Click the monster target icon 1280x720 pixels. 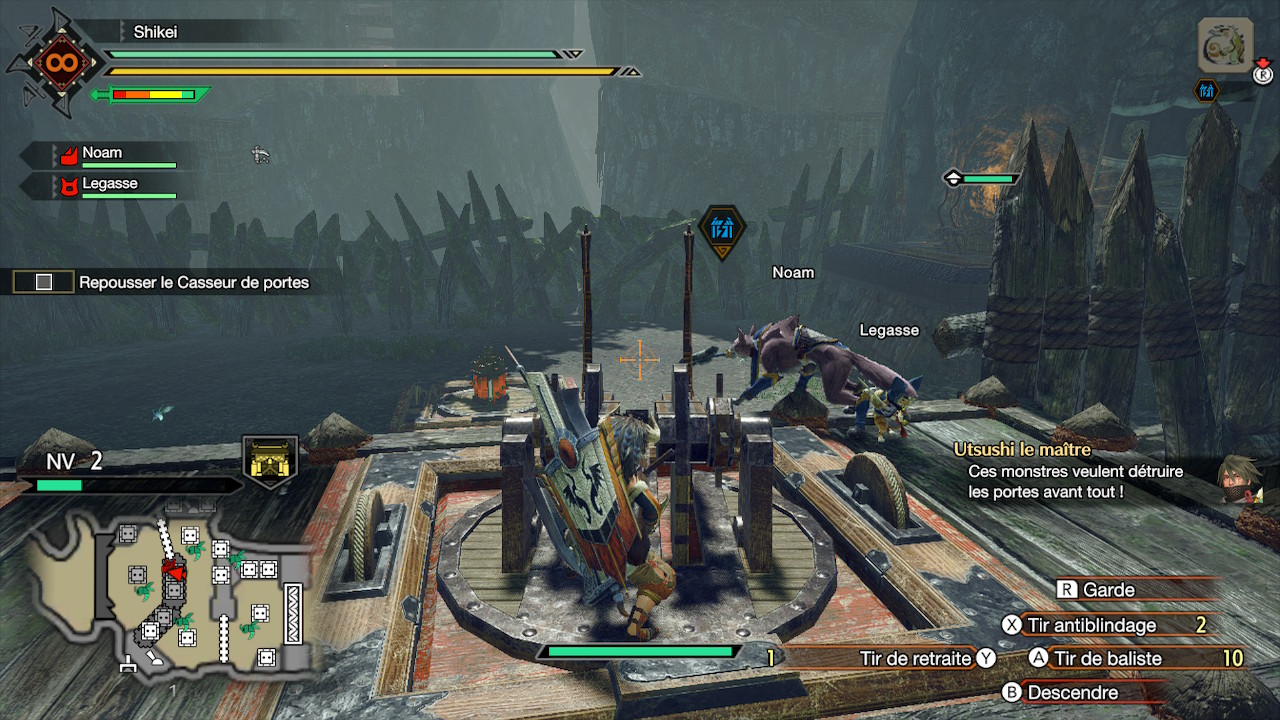(1225, 45)
